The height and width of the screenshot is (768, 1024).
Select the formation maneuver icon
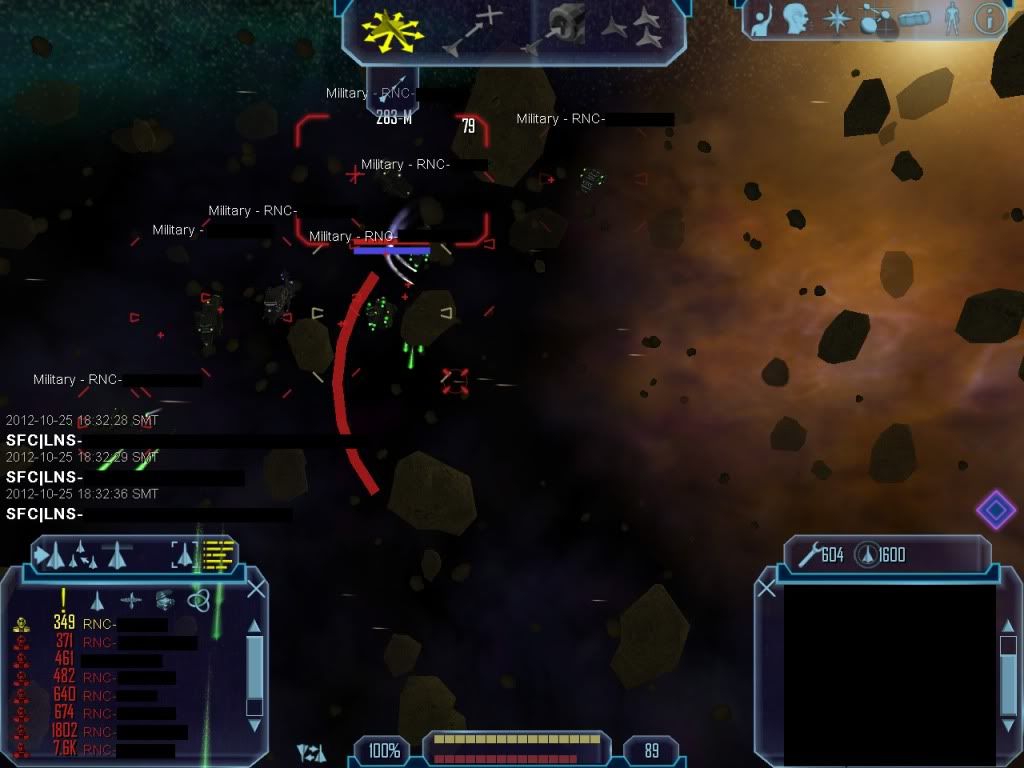pos(634,28)
